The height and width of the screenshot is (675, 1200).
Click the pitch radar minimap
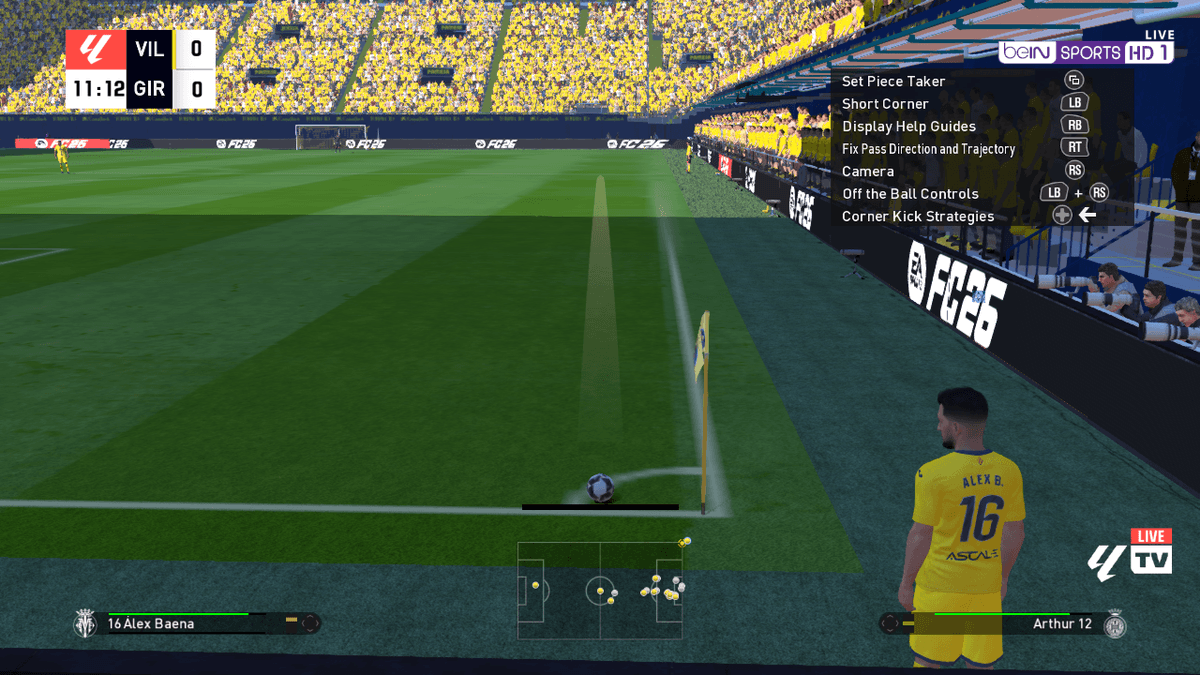(x=600, y=590)
